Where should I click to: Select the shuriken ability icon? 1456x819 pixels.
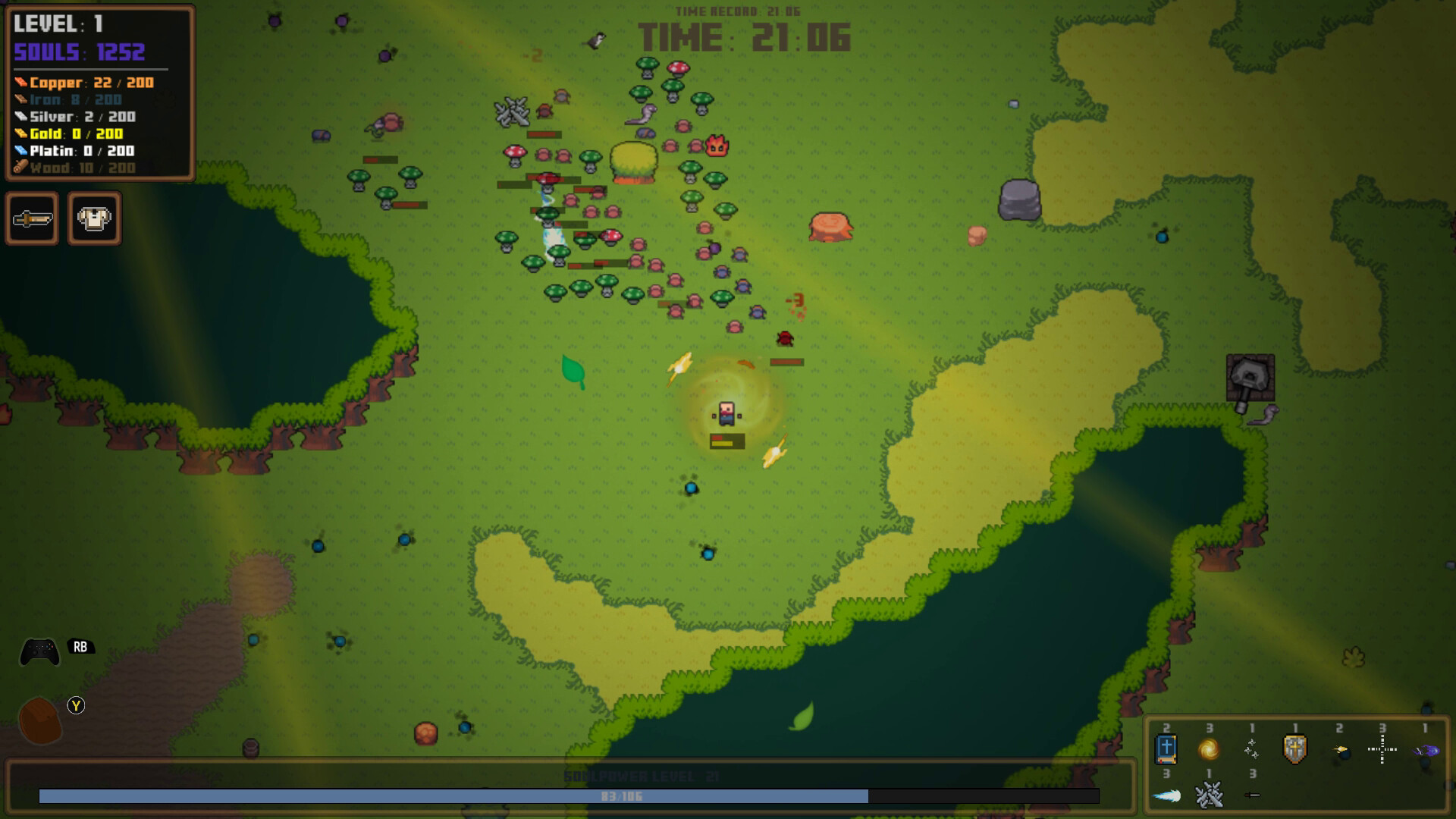[1252, 749]
